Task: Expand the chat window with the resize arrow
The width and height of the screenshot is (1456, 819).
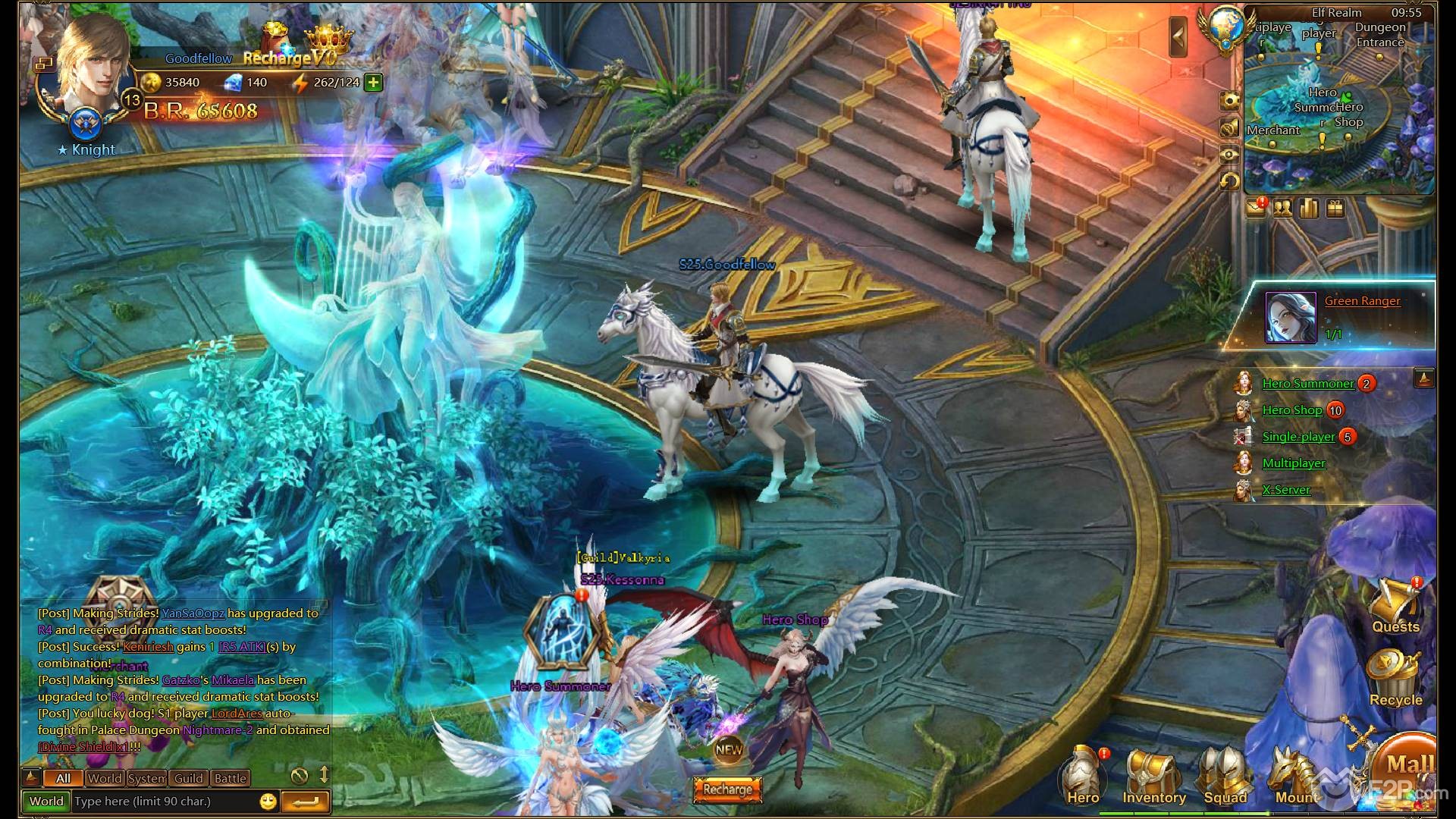Action: [325, 776]
